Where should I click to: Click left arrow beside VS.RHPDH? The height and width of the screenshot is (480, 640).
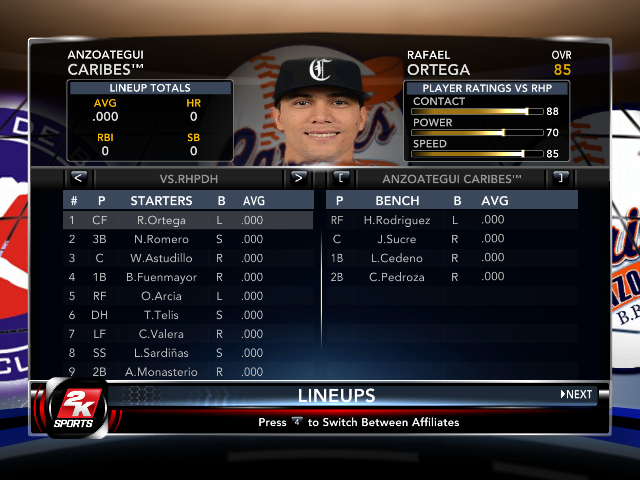78,179
